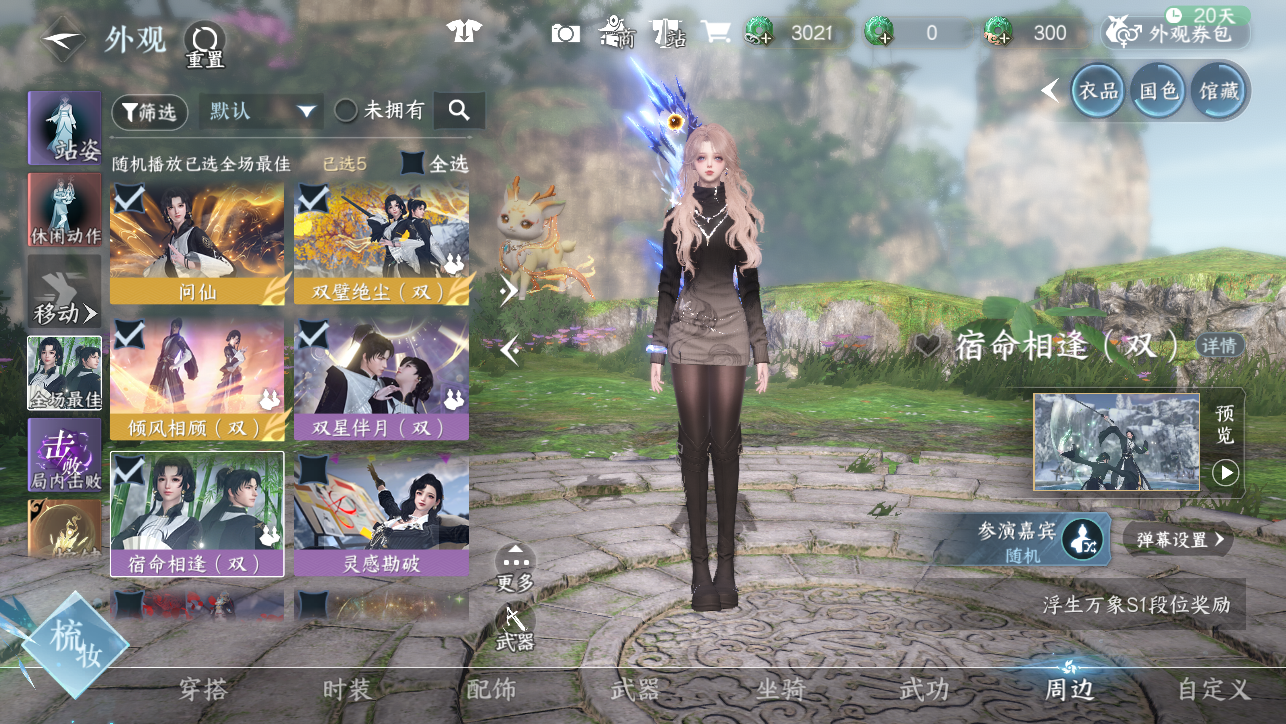The height and width of the screenshot is (724, 1286).
Task: Play the 宿命相逢 preview video
Action: pyautogui.click(x=1225, y=472)
